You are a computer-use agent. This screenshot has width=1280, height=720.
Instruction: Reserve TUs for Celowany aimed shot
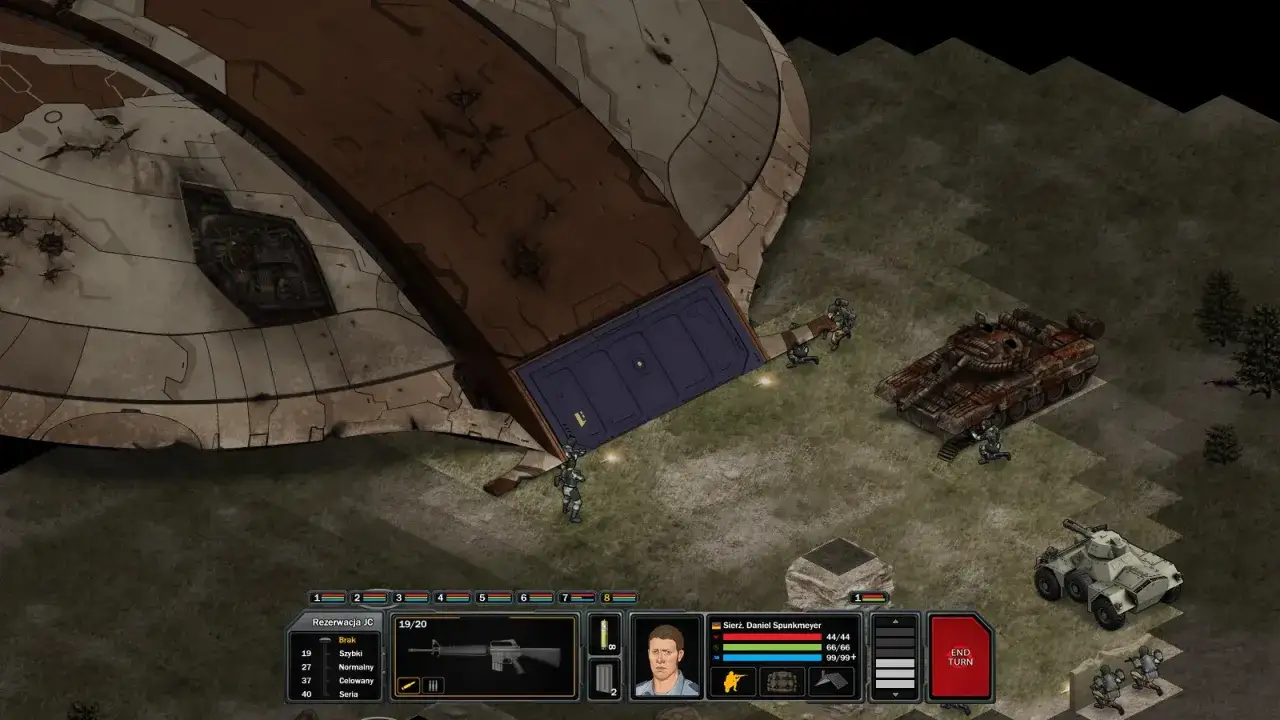click(357, 681)
